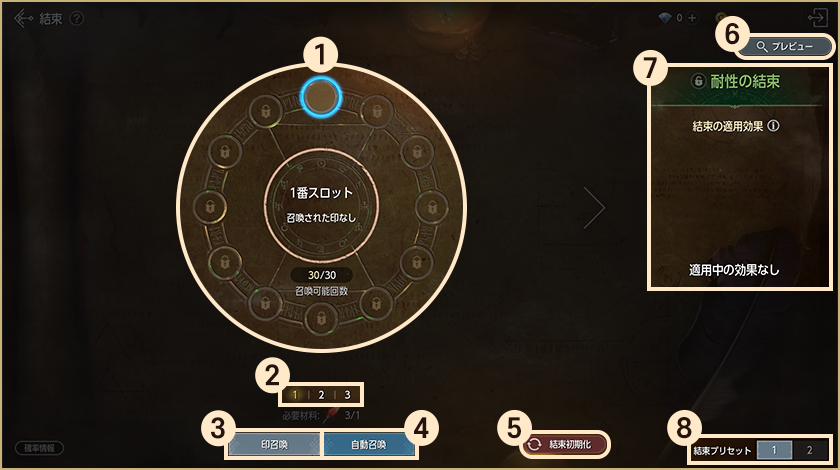
Task: Select the highlighted top slot on the circle
Action: [321, 96]
